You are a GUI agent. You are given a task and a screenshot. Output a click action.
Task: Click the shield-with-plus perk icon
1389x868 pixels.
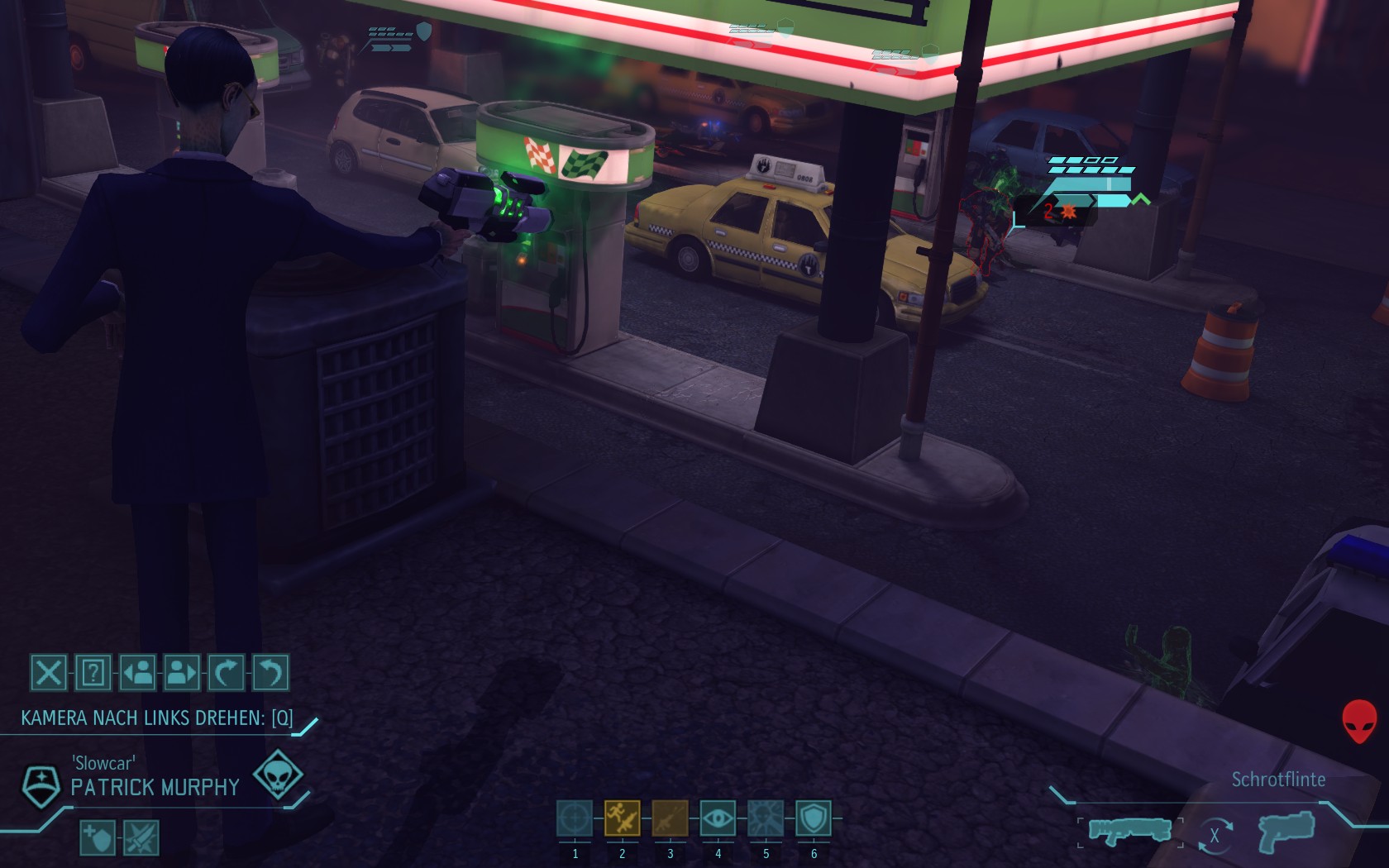tap(97, 838)
